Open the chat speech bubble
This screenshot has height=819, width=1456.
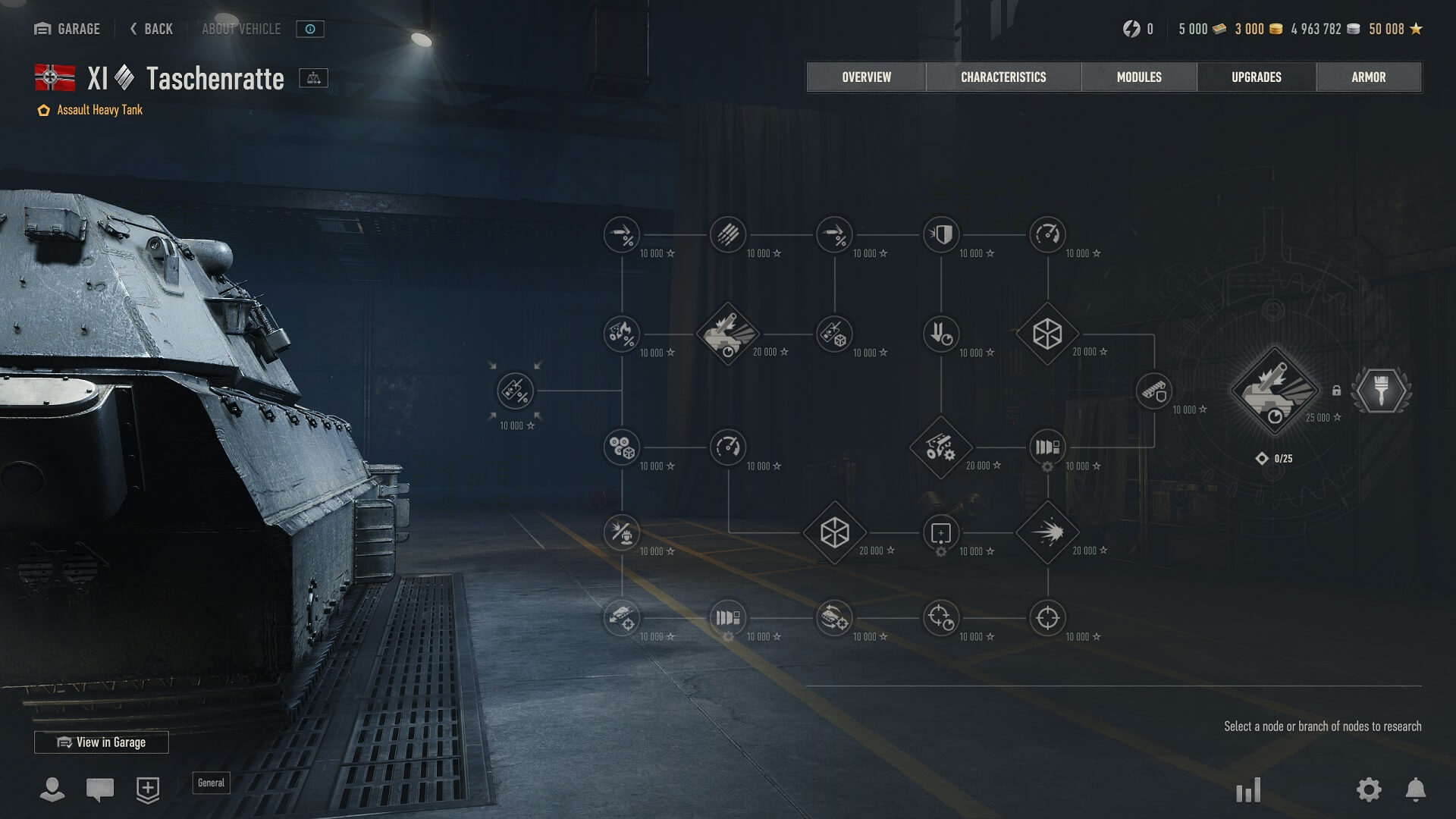100,789
